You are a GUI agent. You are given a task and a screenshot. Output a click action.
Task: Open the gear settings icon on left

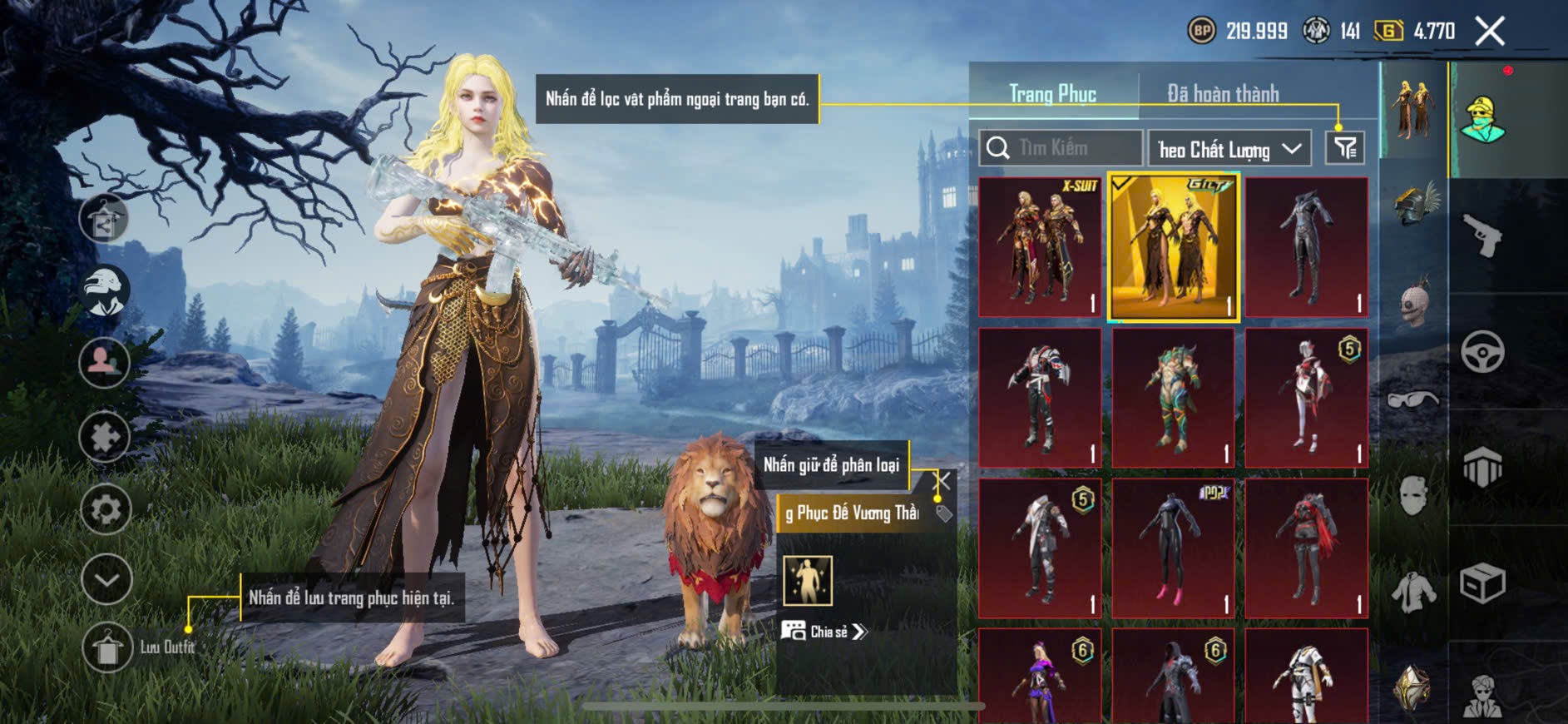coord(106,509)
